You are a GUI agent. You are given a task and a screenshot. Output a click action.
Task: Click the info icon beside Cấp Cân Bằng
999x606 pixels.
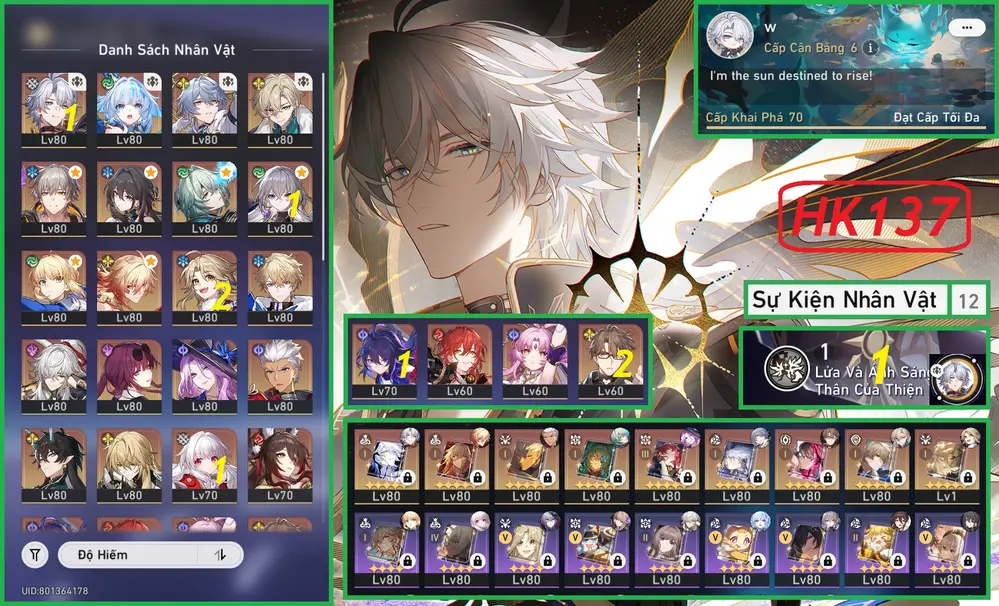click(x=871, y=47)
